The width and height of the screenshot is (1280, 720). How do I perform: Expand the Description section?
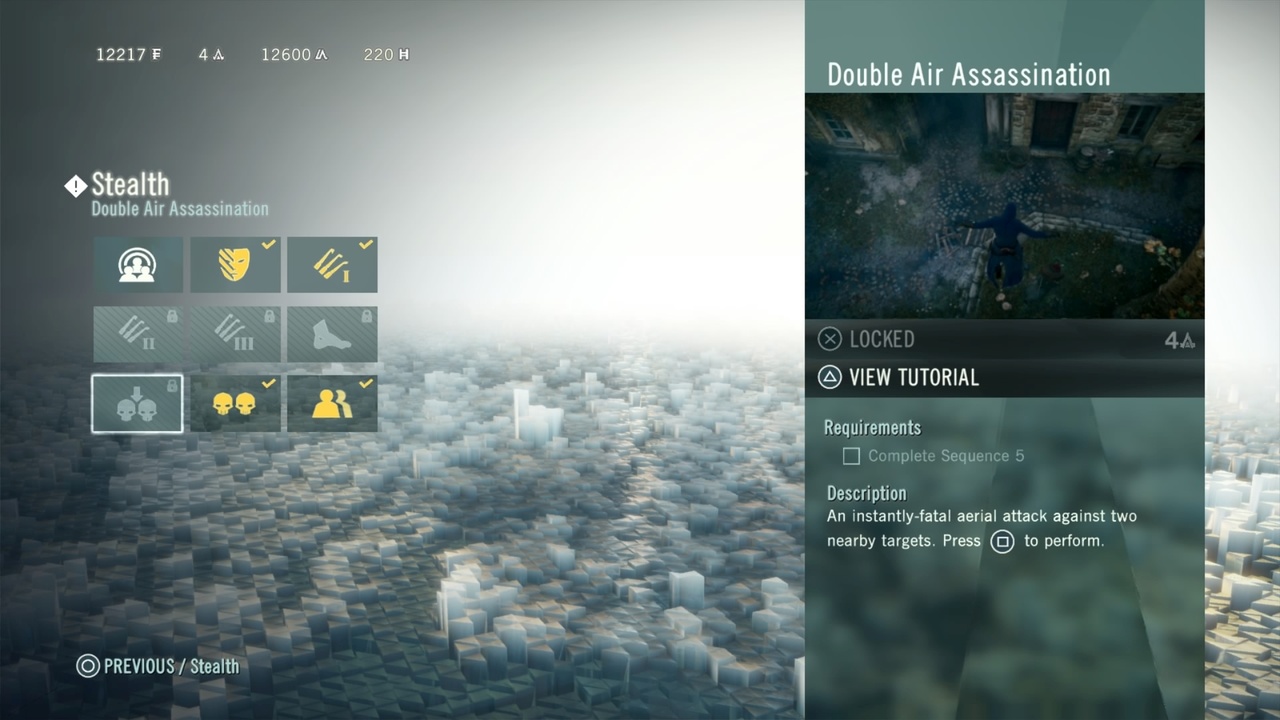tap(866, 493)
